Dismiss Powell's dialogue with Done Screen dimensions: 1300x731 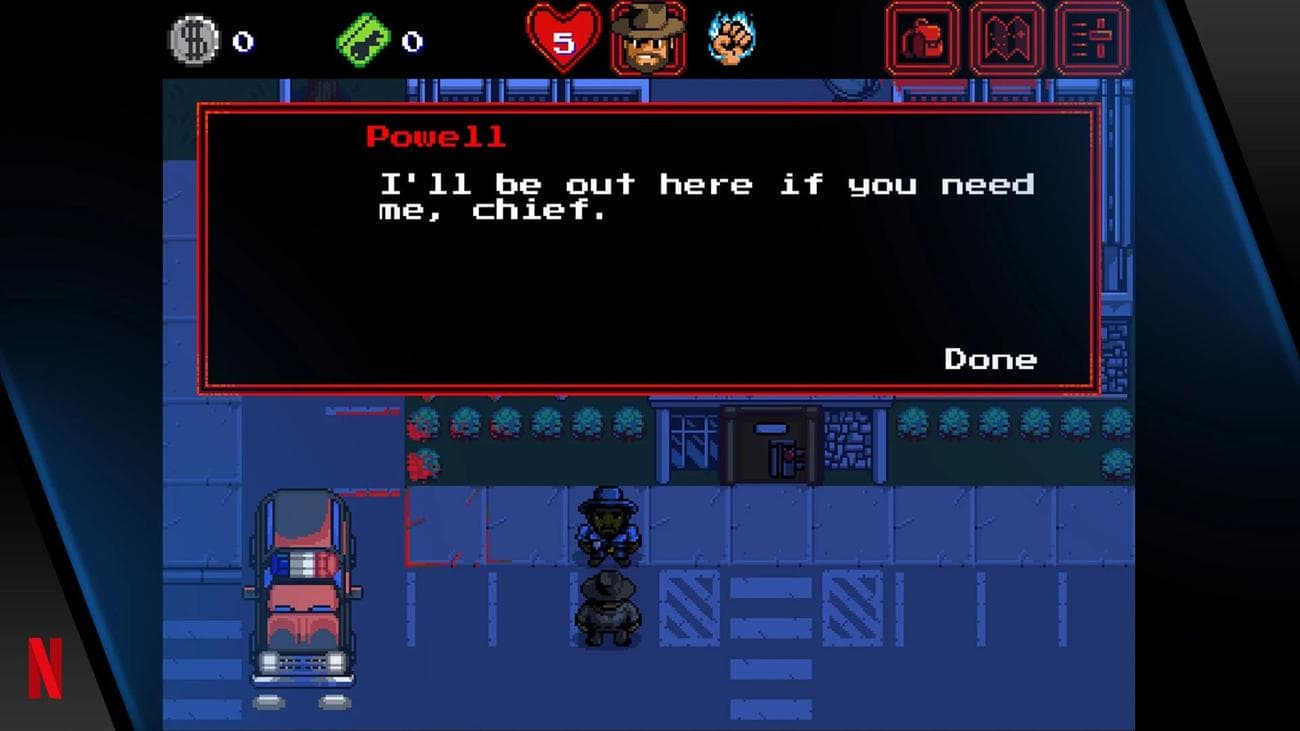pyautogui.click(x=990, y=359)
